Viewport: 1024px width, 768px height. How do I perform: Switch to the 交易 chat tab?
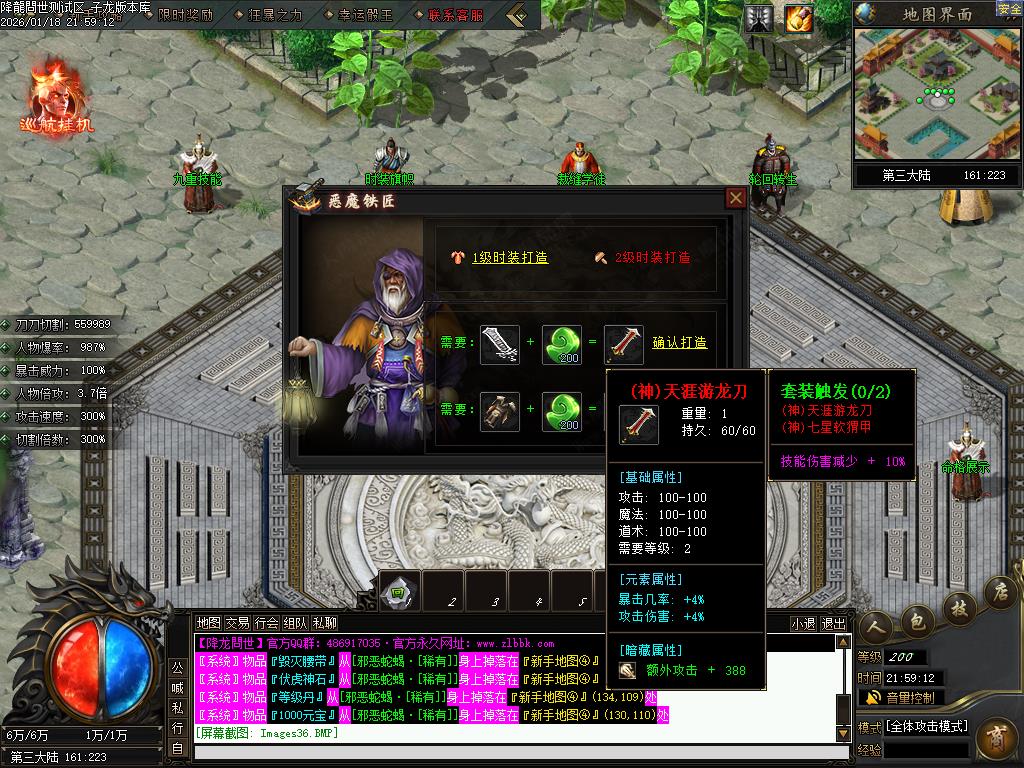coord(237,622)
